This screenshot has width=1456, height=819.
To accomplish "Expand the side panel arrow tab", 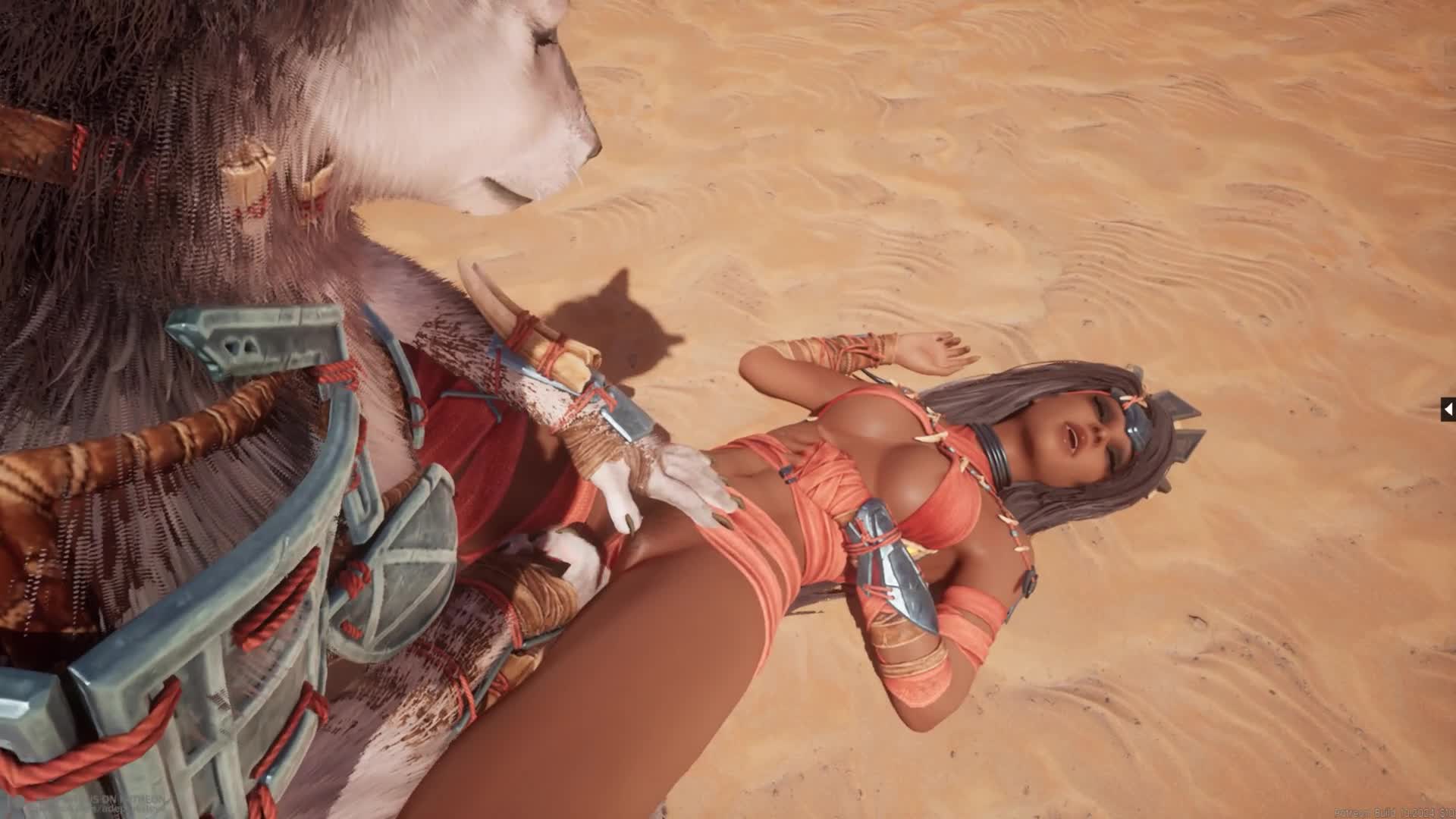I will (1448, 409).
